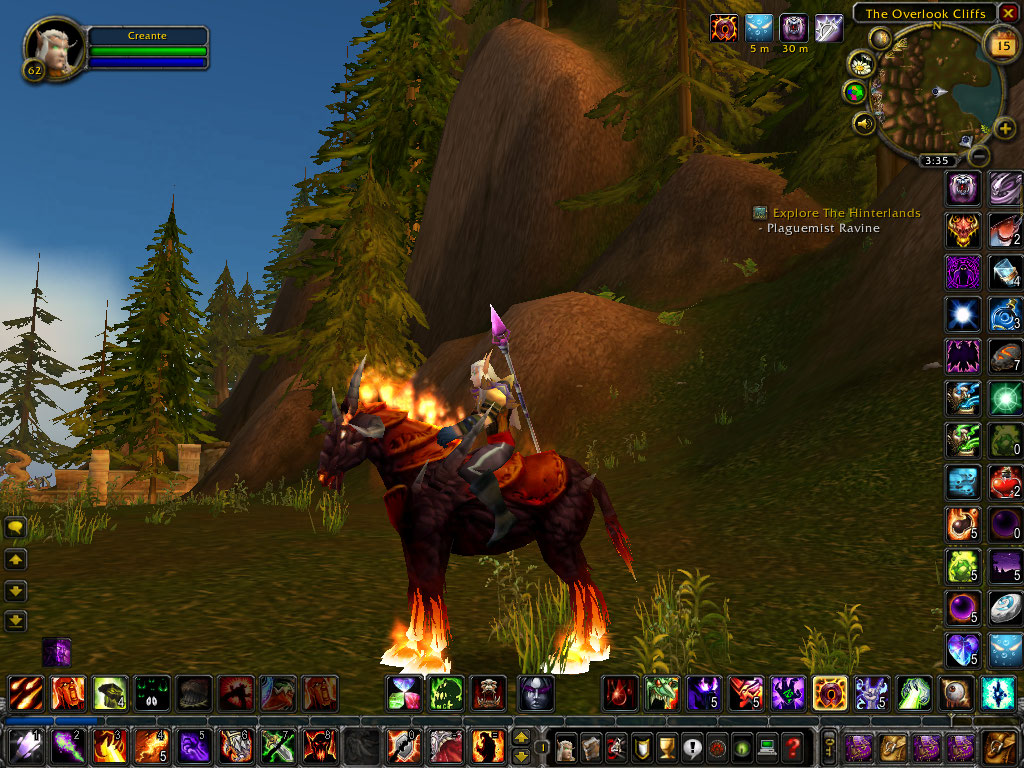Click the multicolored globe minimap button
The height and width of the screenshot is (768, 1024).
coord(856,93)
